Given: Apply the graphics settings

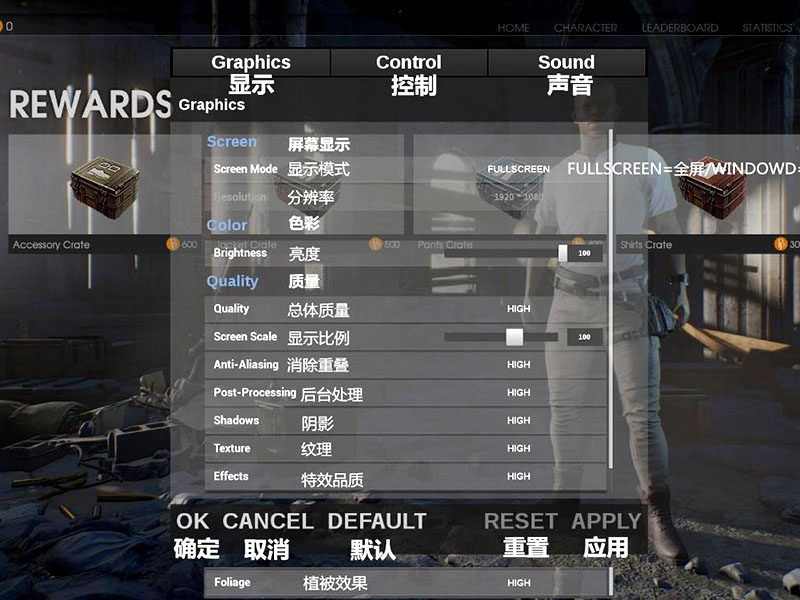Looking at the screenshot, I should [606, 521].
